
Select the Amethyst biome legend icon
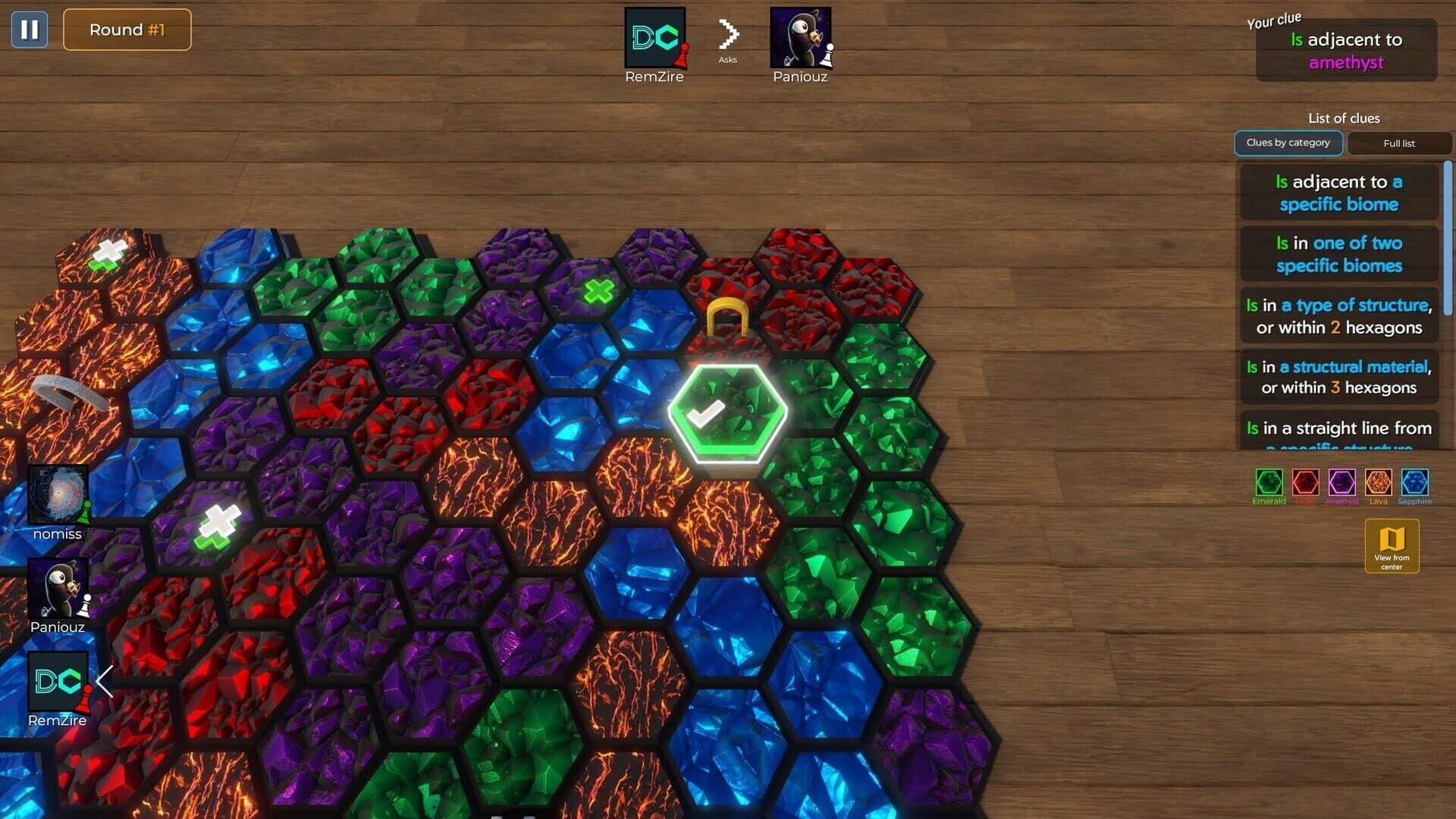(x=1342, y=483)
